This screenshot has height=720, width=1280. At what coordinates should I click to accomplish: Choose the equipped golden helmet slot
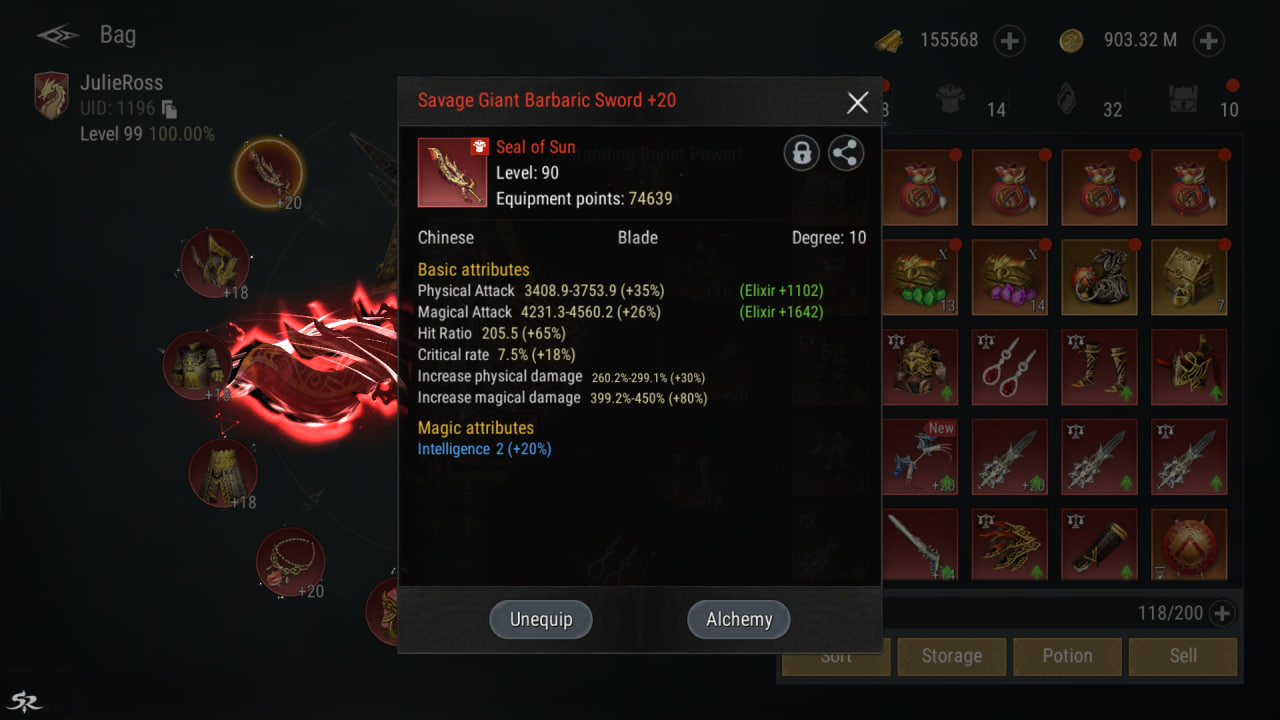coord(214,262)
